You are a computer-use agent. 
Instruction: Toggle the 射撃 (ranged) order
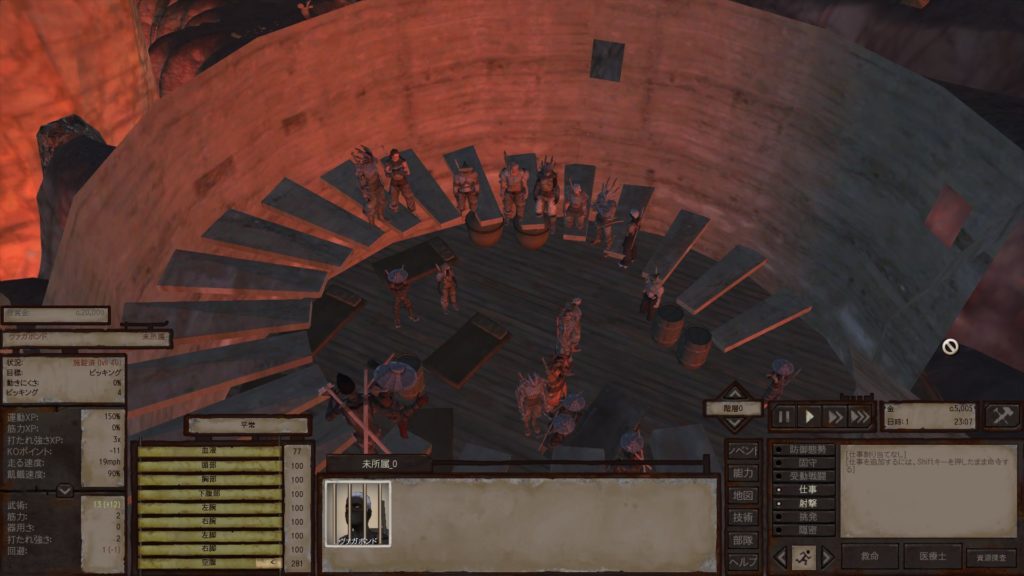click(803, 504)
